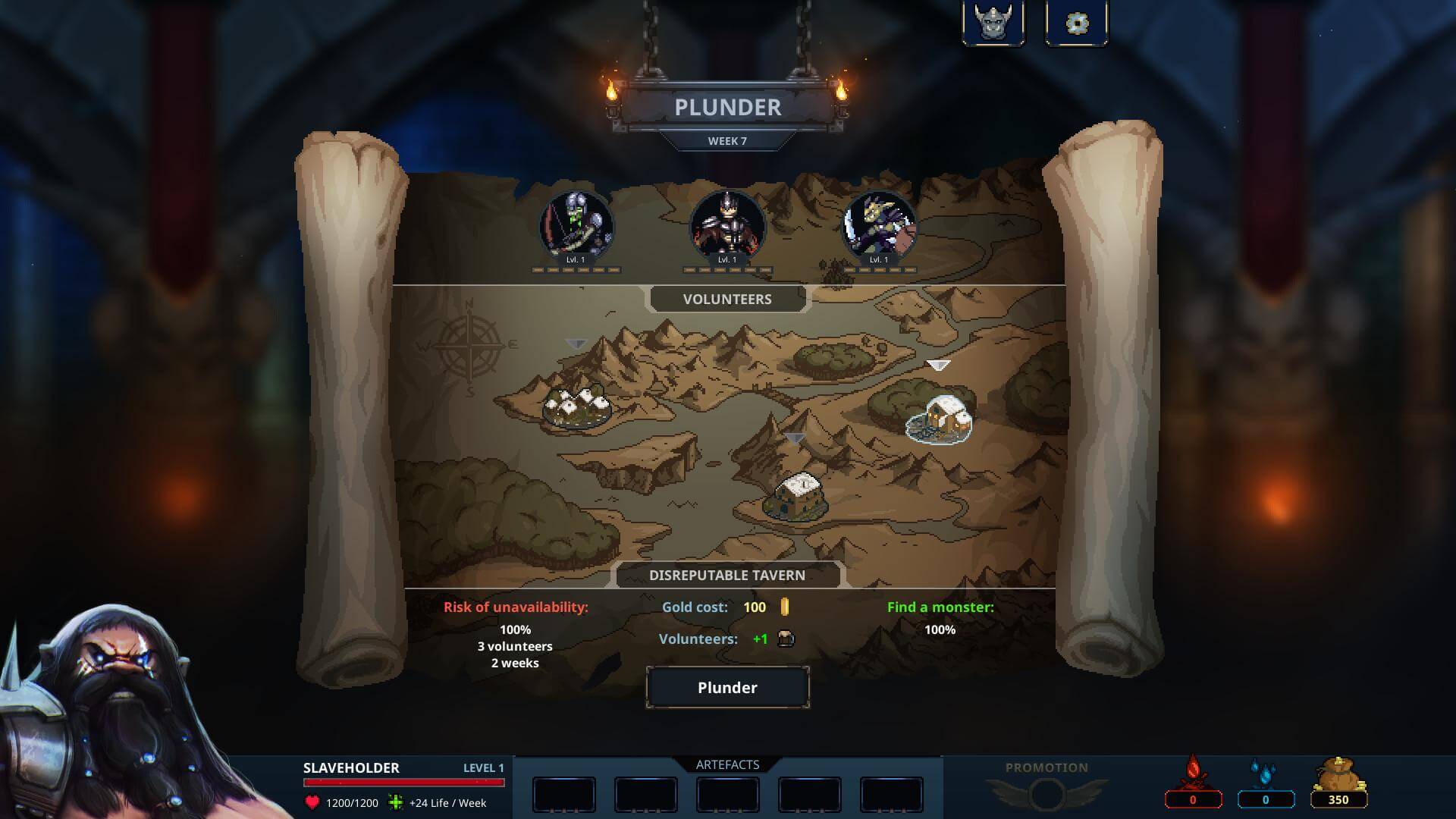Select the domed building map location

[795, 497]
